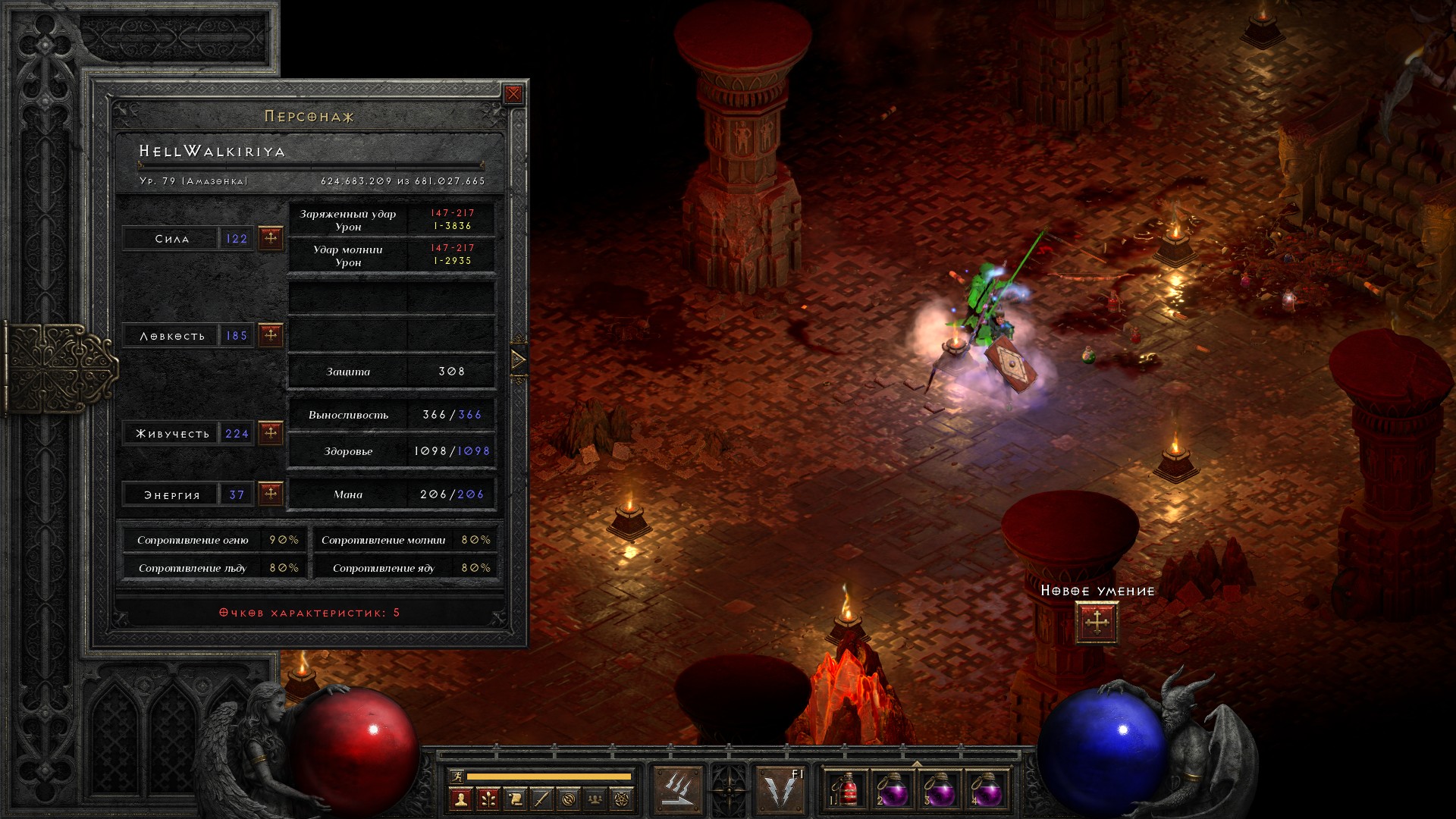This screenshot has width=1456, height=819.
Task: Open the inventory via the sword icon
Action: coord(541,799)
